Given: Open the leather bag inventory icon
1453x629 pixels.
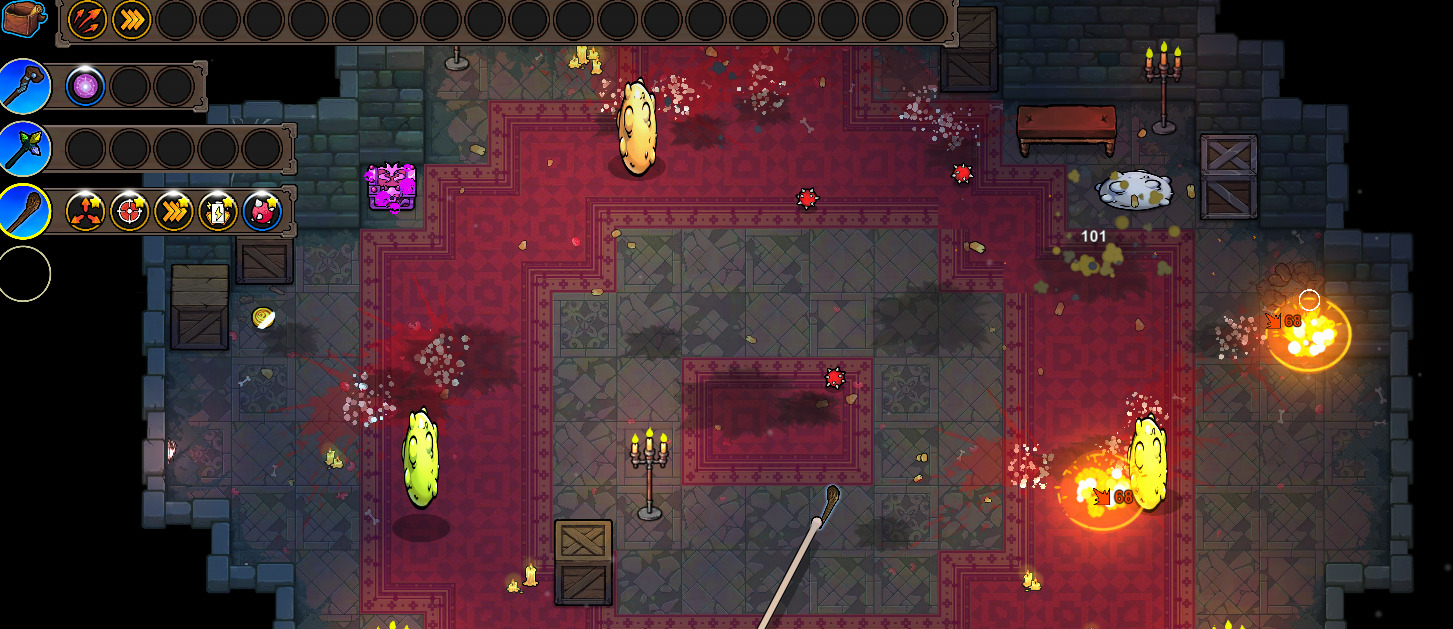Looking at the screenshot, I should pyautogui.click(x=24, y=20).
